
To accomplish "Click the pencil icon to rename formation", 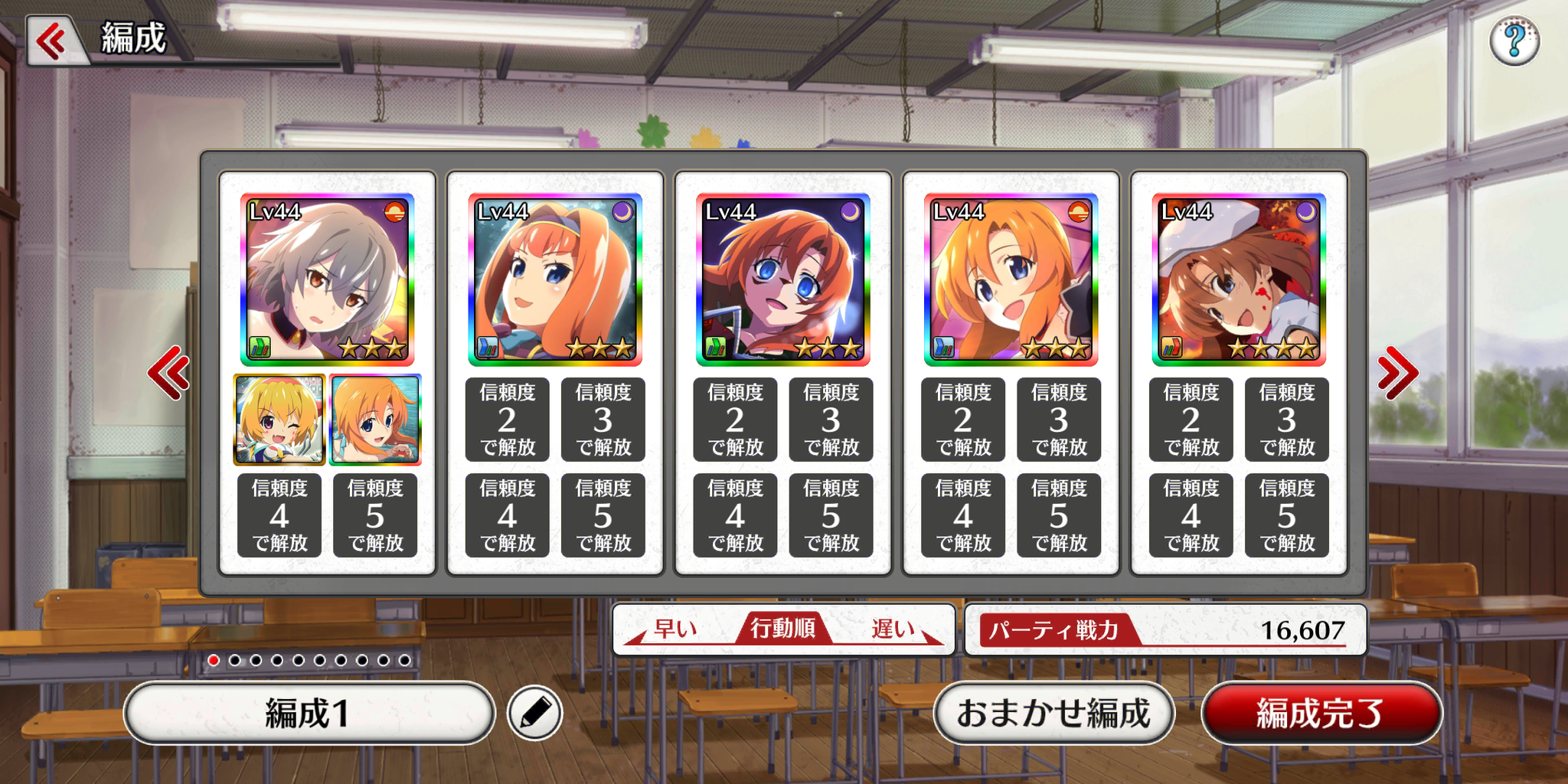I will pos(536,711).
